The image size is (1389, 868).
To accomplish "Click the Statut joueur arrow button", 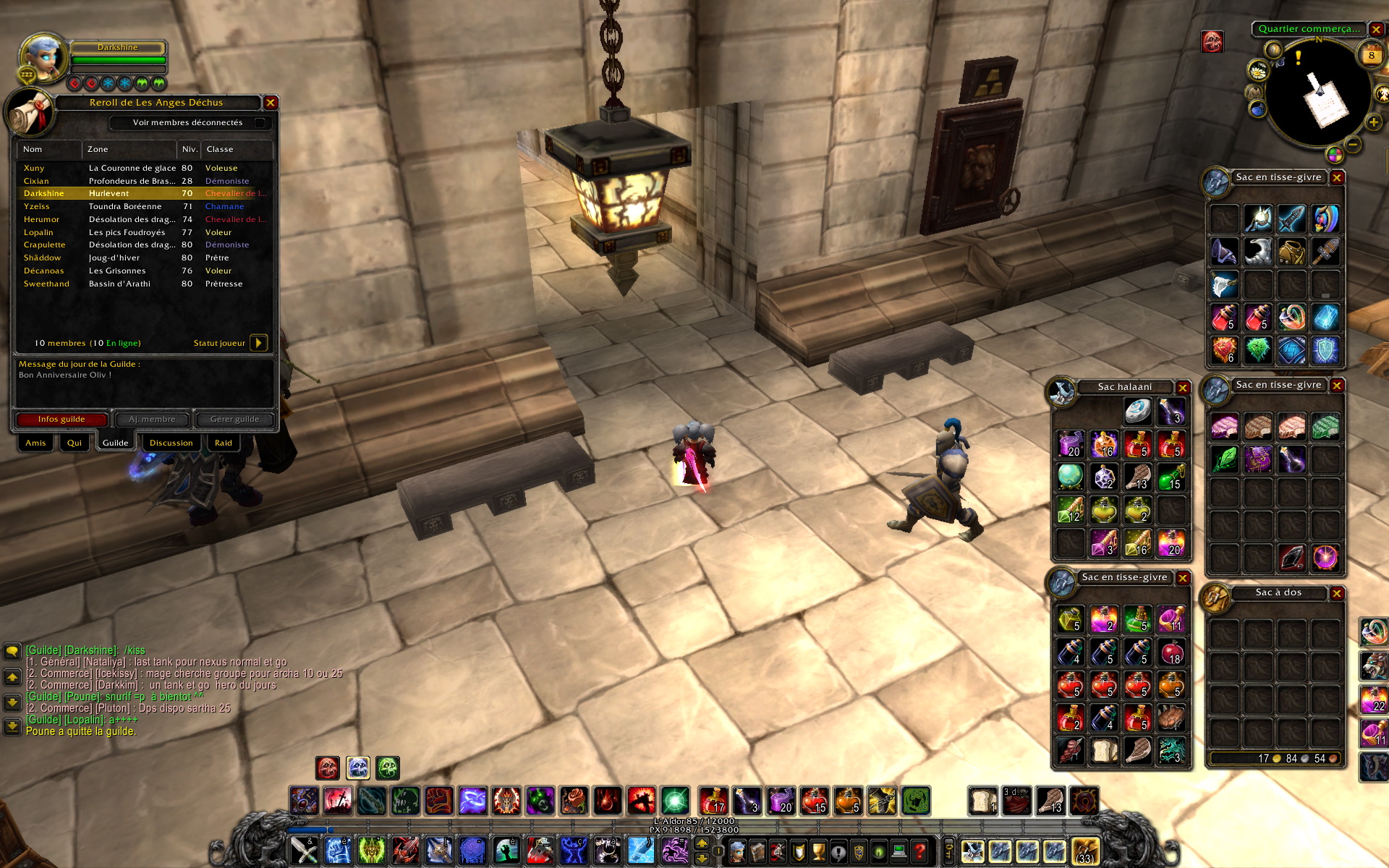I will click(x=258, y=343).
